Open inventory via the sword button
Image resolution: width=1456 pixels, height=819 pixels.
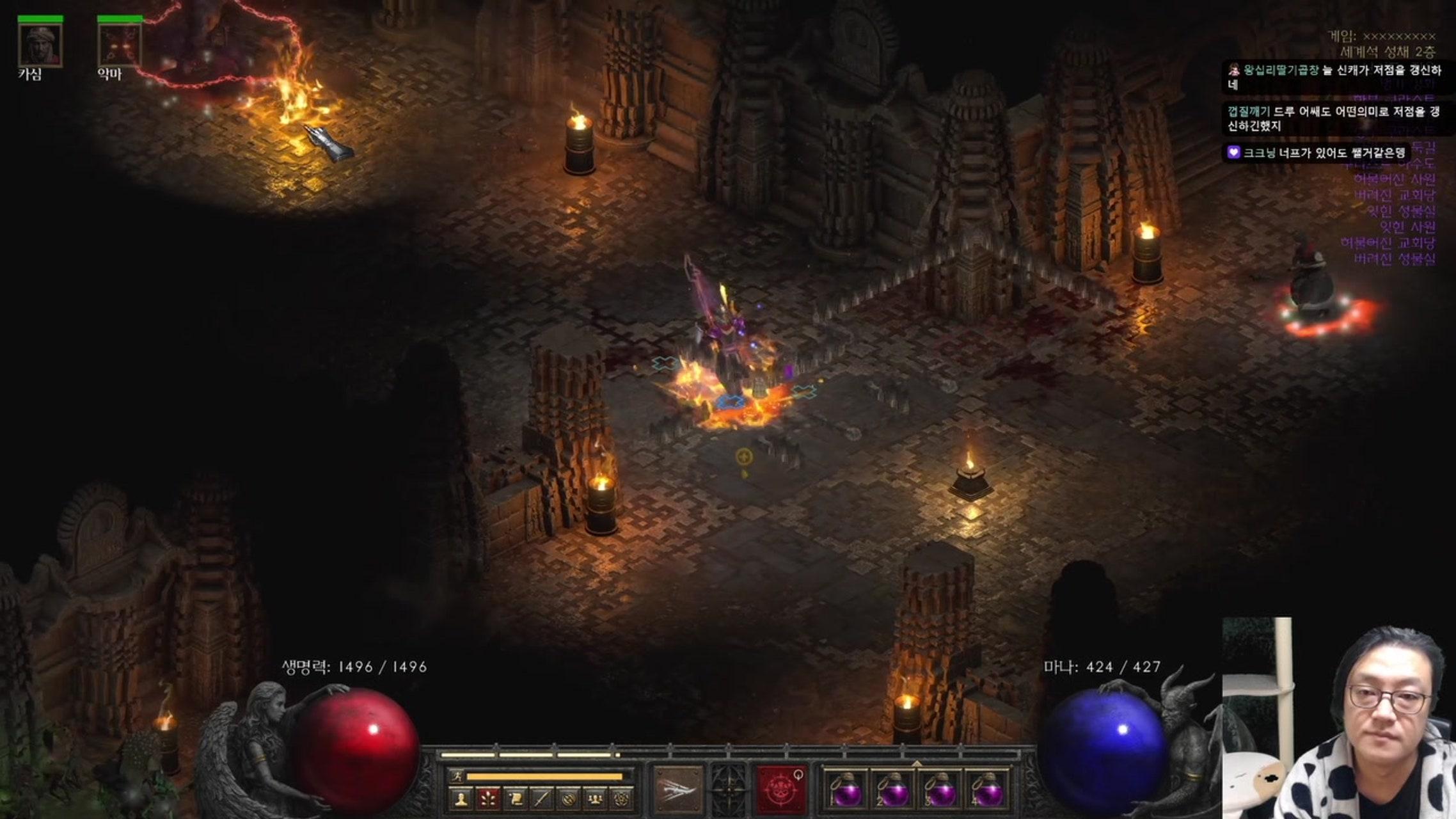[542, 798]
